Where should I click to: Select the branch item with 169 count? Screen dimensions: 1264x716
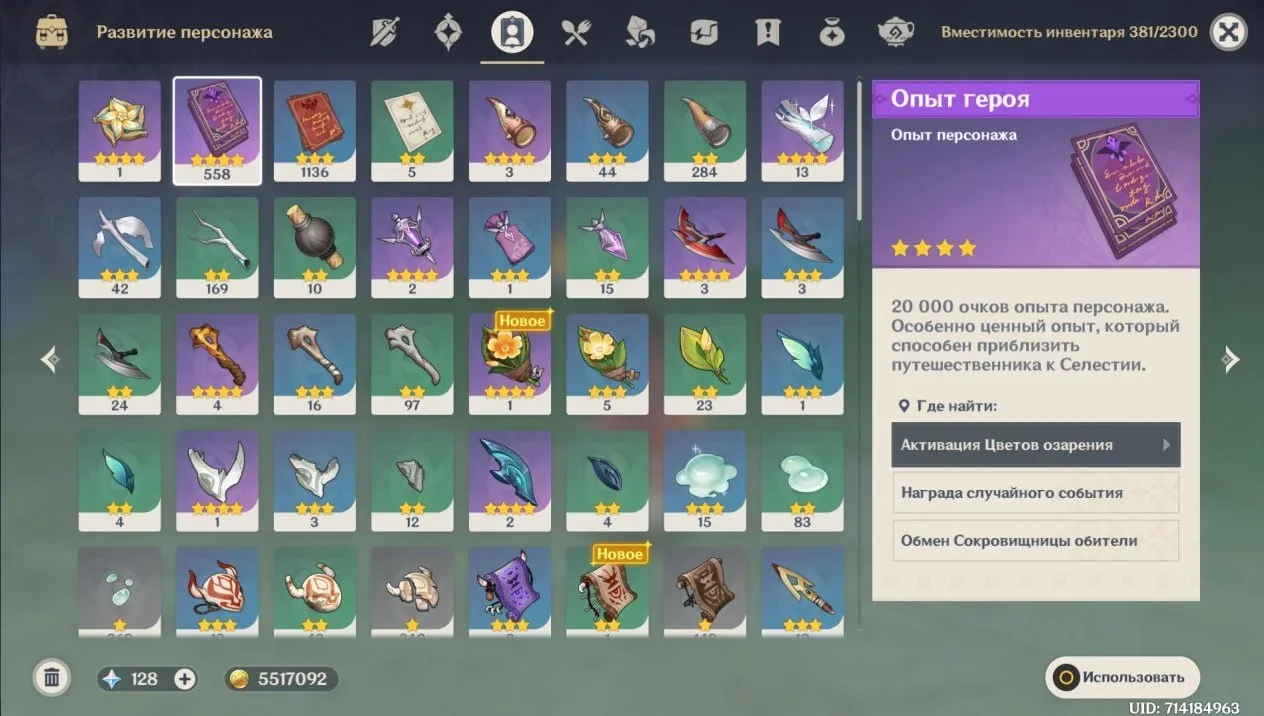pyautogui.click(x=217, y=247)
